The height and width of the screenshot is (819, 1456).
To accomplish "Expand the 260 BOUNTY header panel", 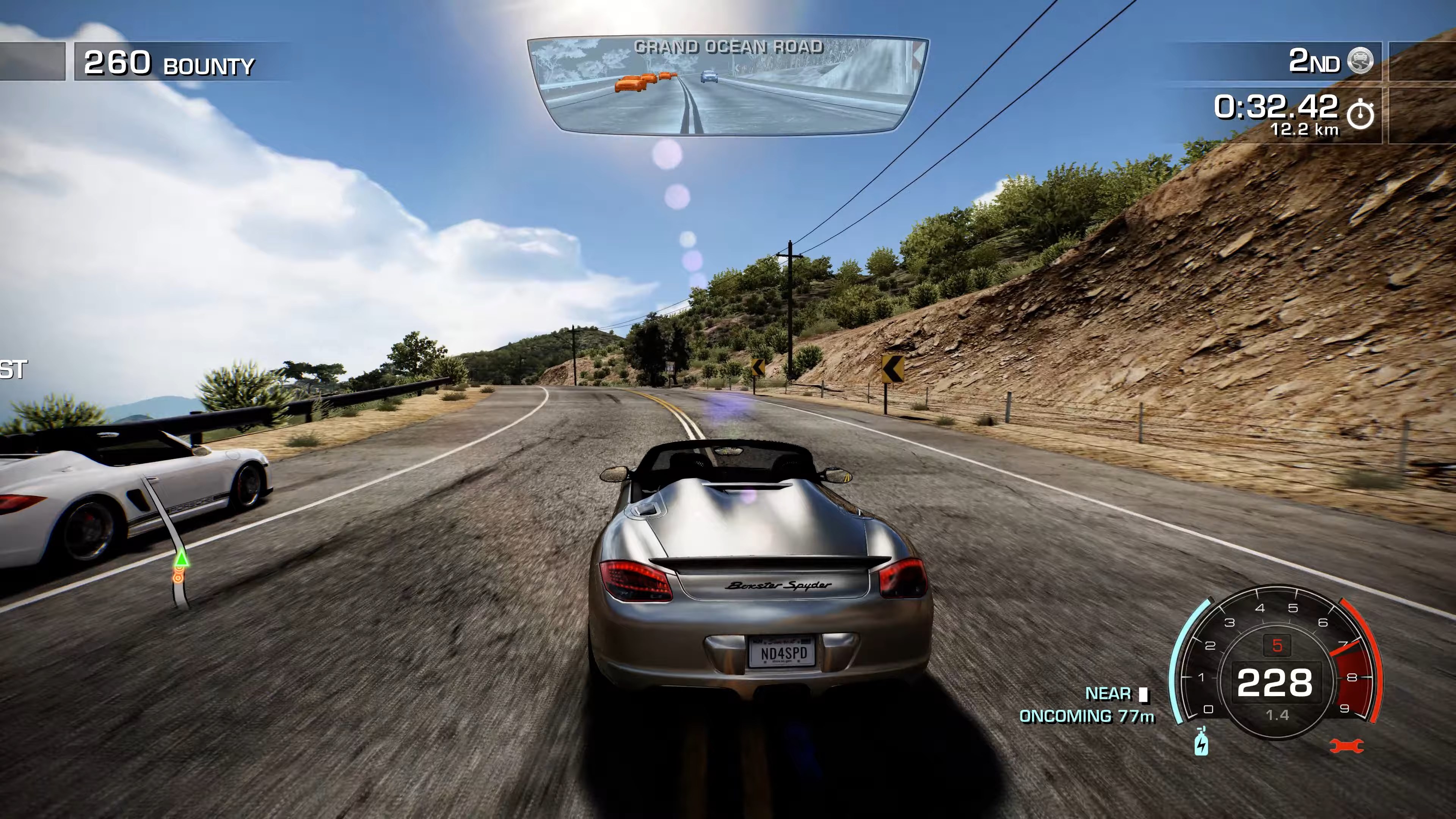I will pyautogui.click(x=169, y=64).
